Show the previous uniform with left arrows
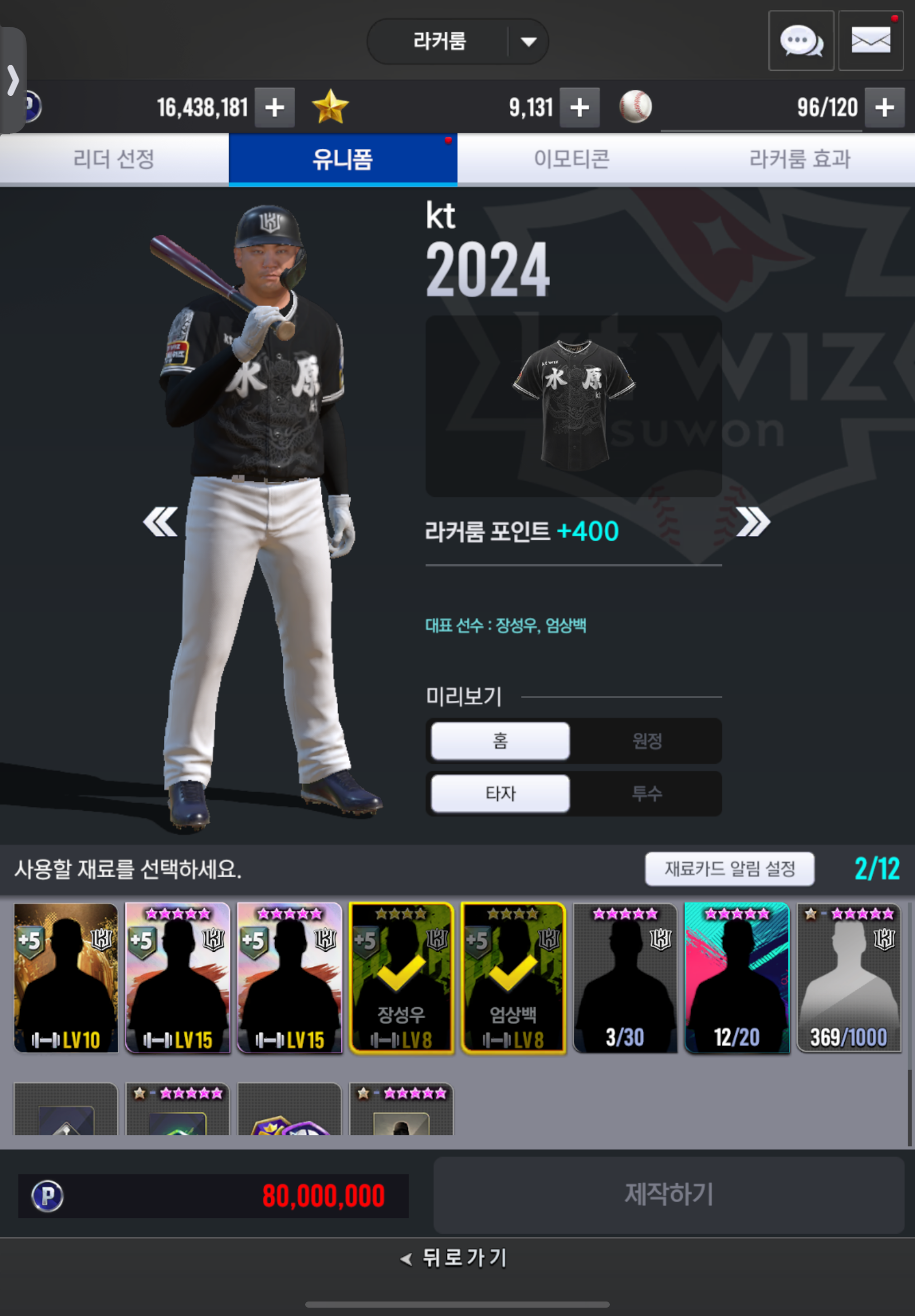Viewport: 915px width, 1316px height. (x=160, y=522)
